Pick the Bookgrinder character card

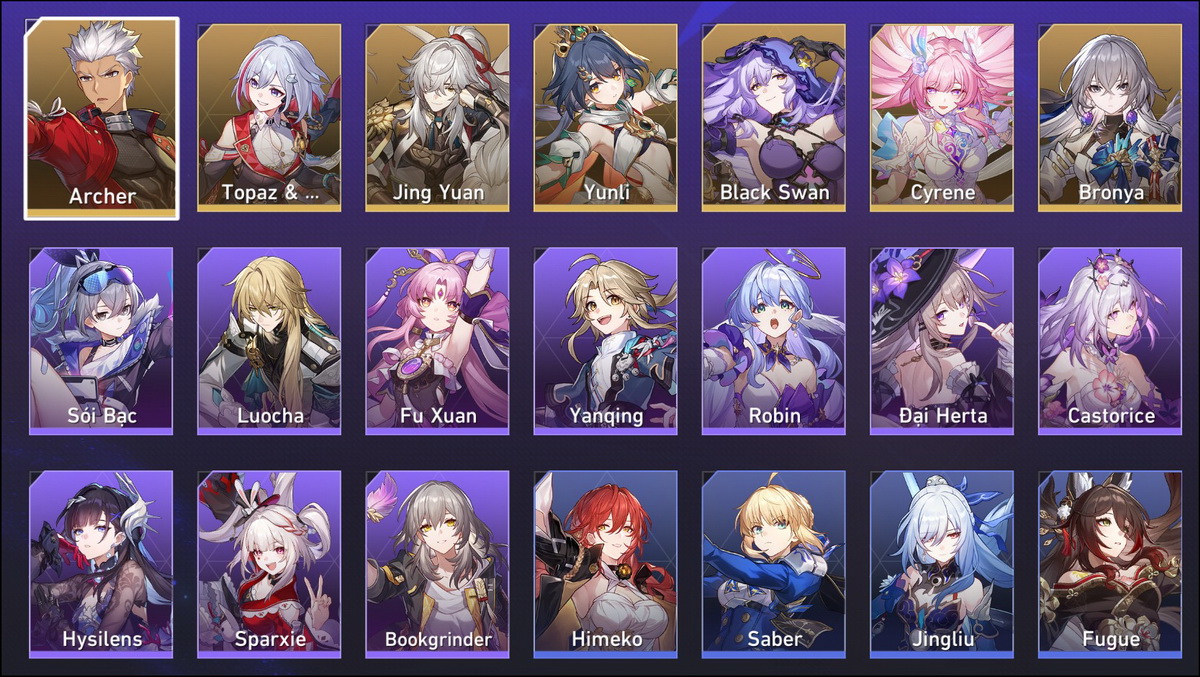pyautogui.click(x=437, y=564)
